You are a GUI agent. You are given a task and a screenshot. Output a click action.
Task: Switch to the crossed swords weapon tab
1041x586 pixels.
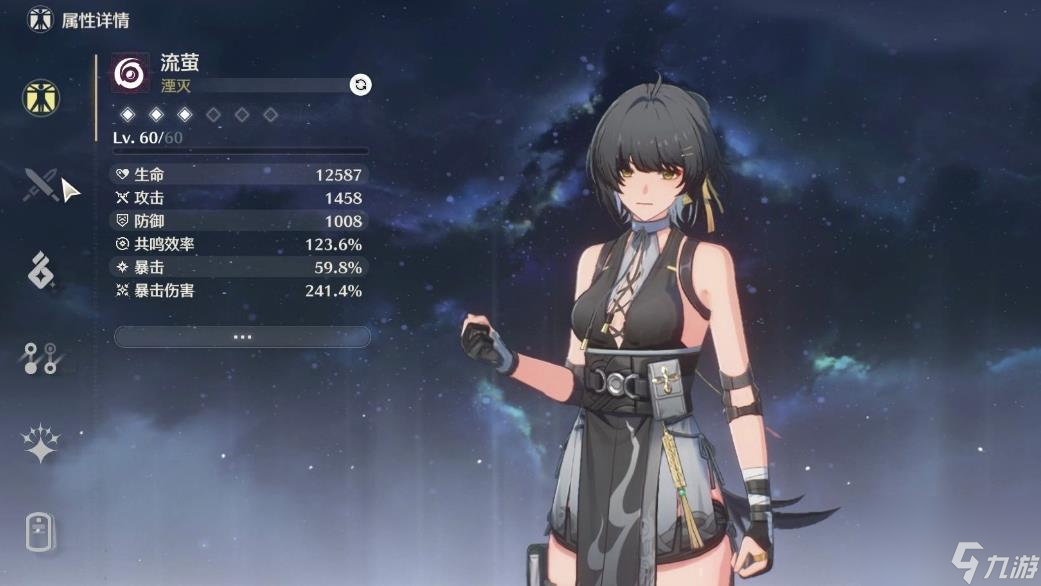coord(41,184)
